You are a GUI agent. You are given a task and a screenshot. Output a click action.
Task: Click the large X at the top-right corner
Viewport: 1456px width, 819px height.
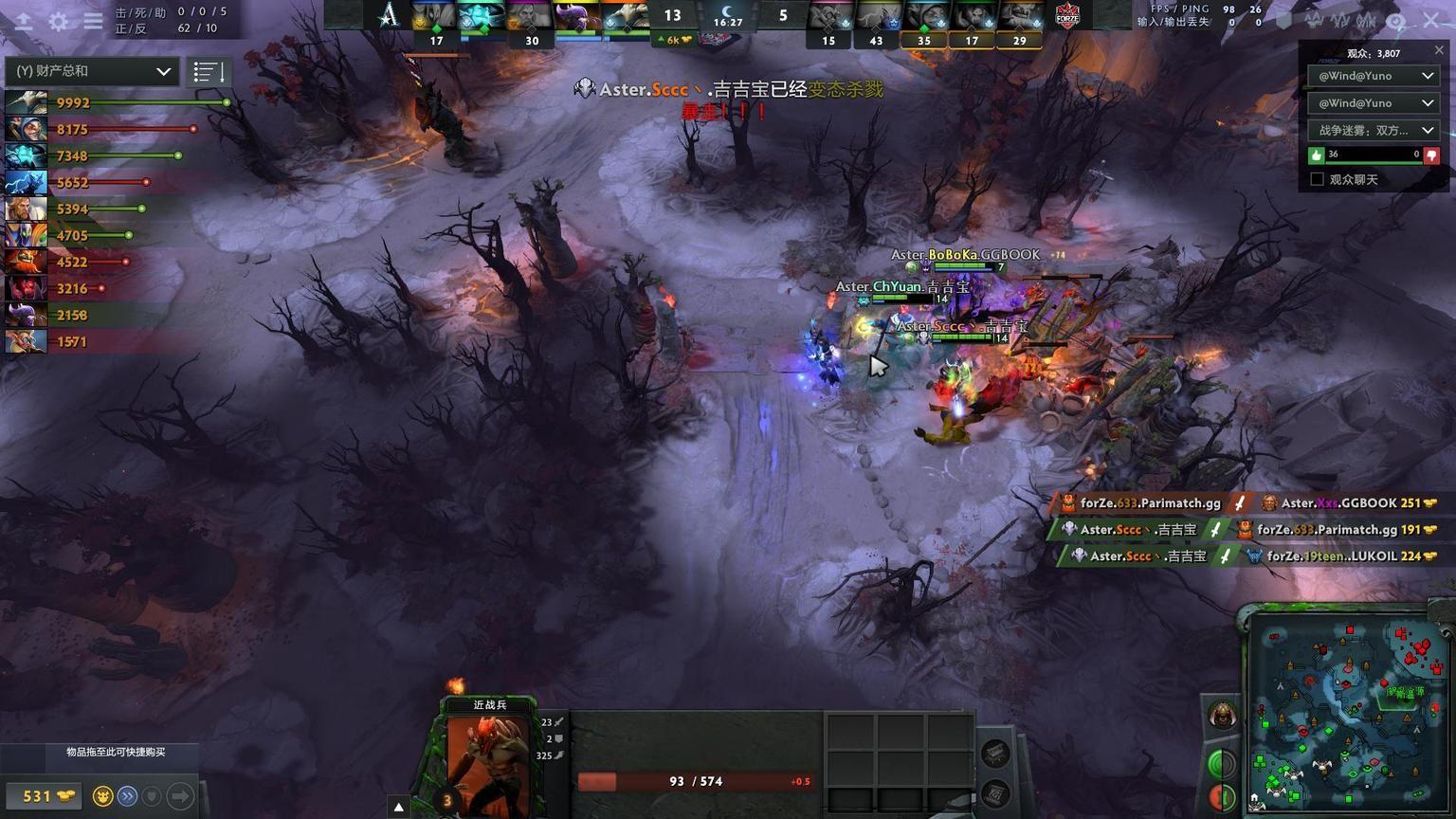[x=1431, y=19]
